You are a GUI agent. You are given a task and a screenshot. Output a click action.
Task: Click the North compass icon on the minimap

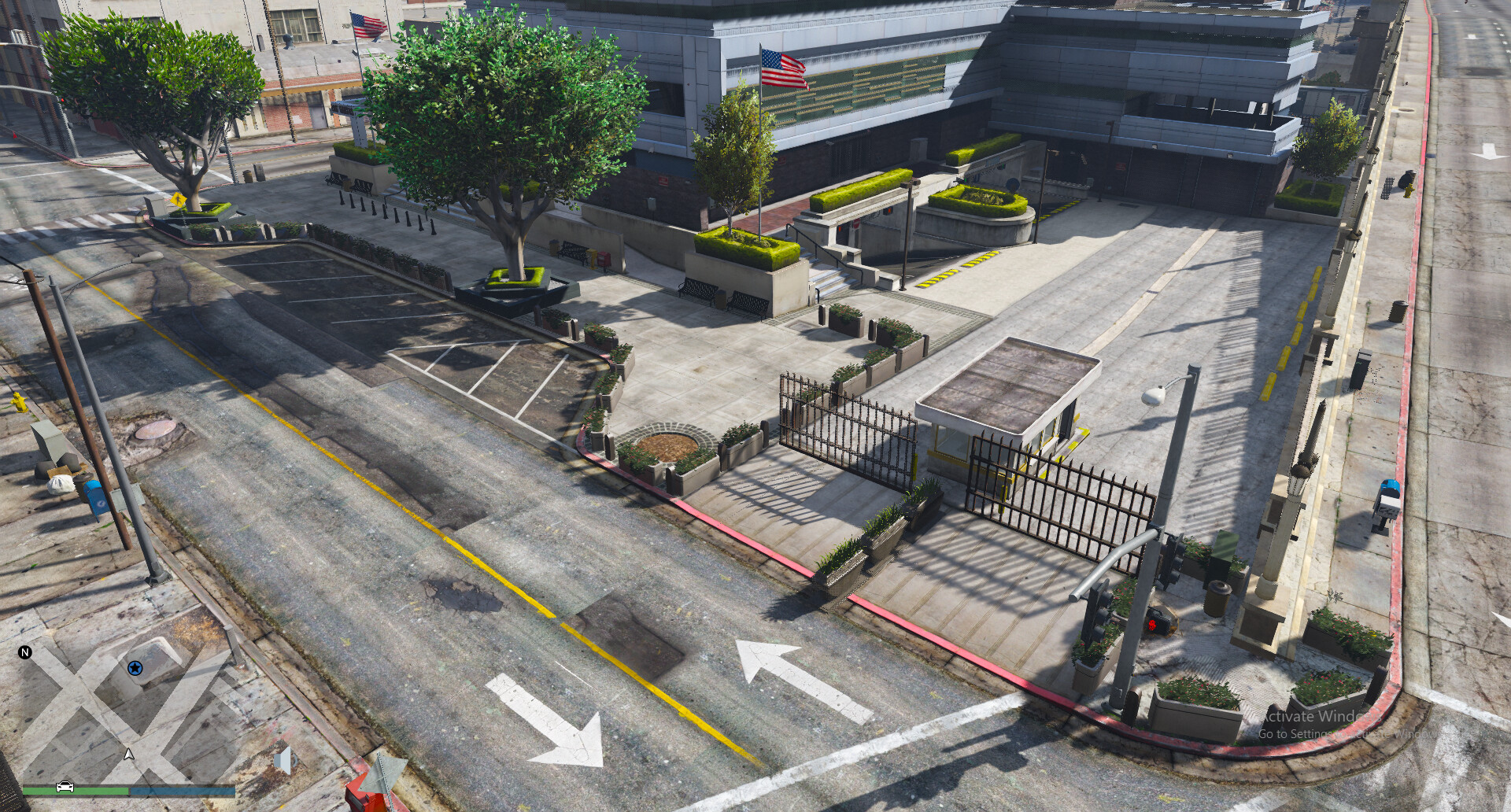26,651
